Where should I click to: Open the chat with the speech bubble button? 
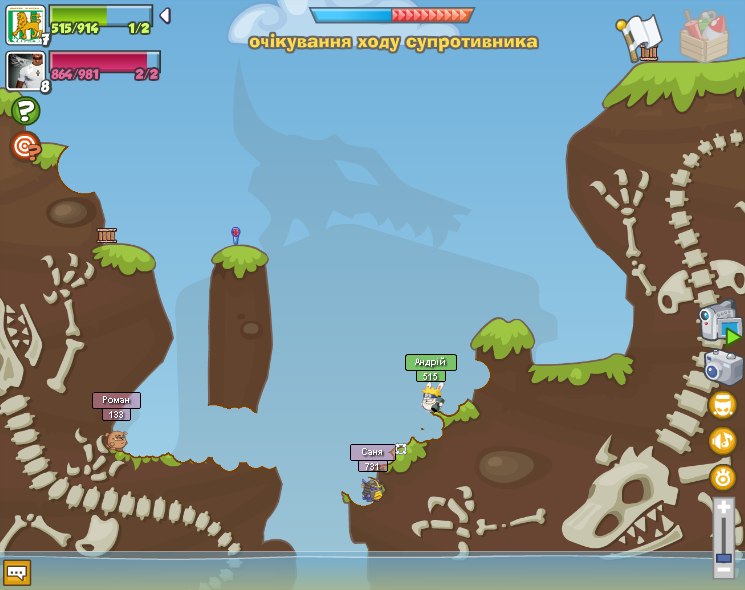17,572
